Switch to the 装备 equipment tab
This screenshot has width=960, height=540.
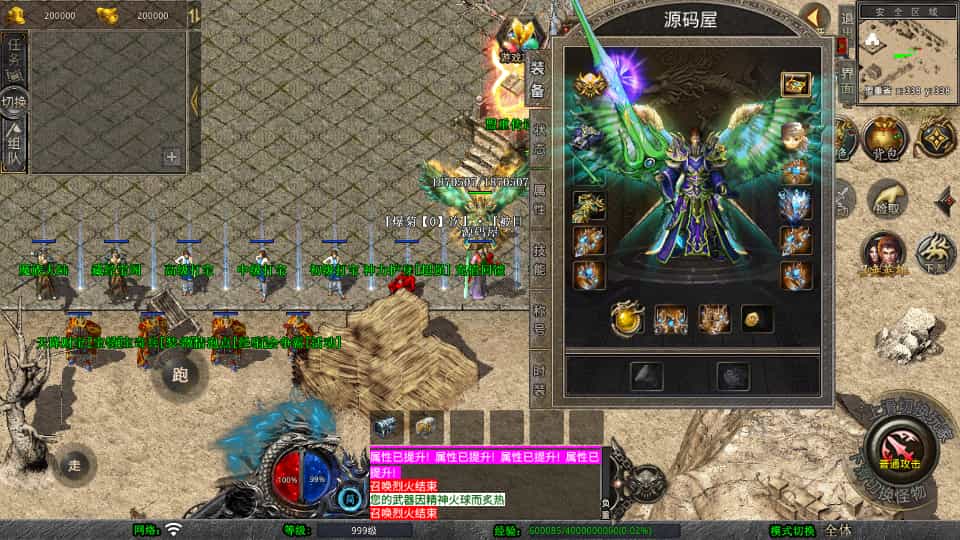point(538,80)
